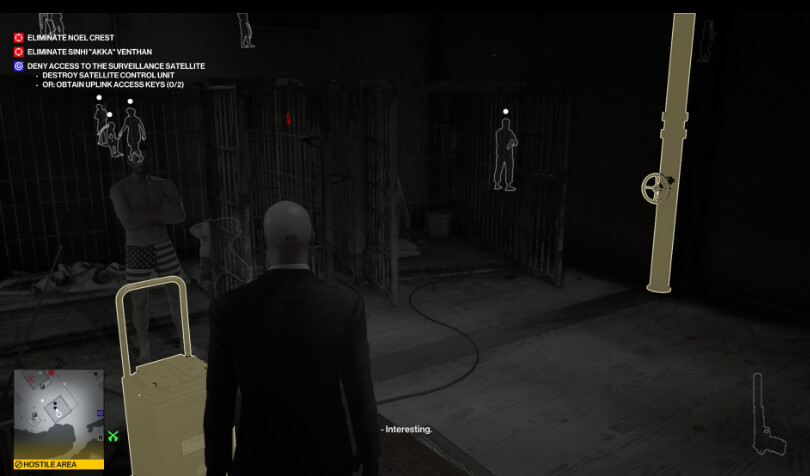Click the Deny Access to Surveillance Satellite objective
Screen dimensions: 810x476
(x=115, y=66)
